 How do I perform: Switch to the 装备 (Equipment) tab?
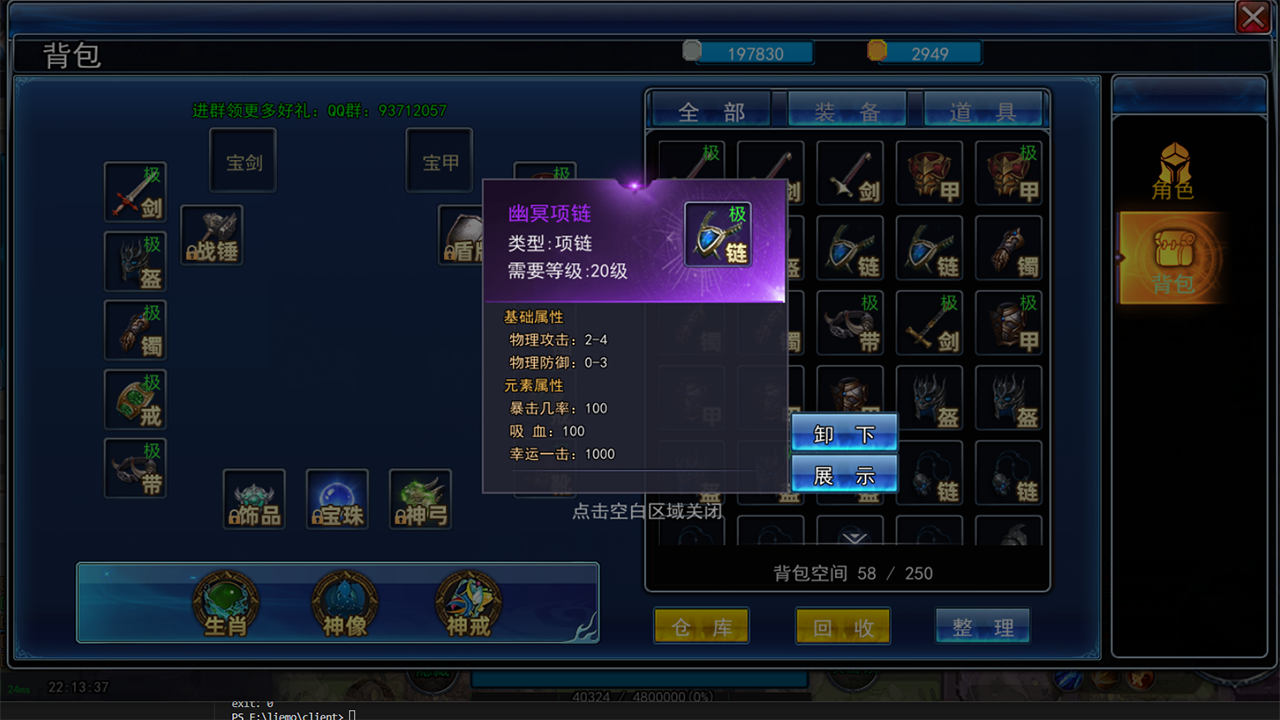pyautogui.click(x=847, y=111)
